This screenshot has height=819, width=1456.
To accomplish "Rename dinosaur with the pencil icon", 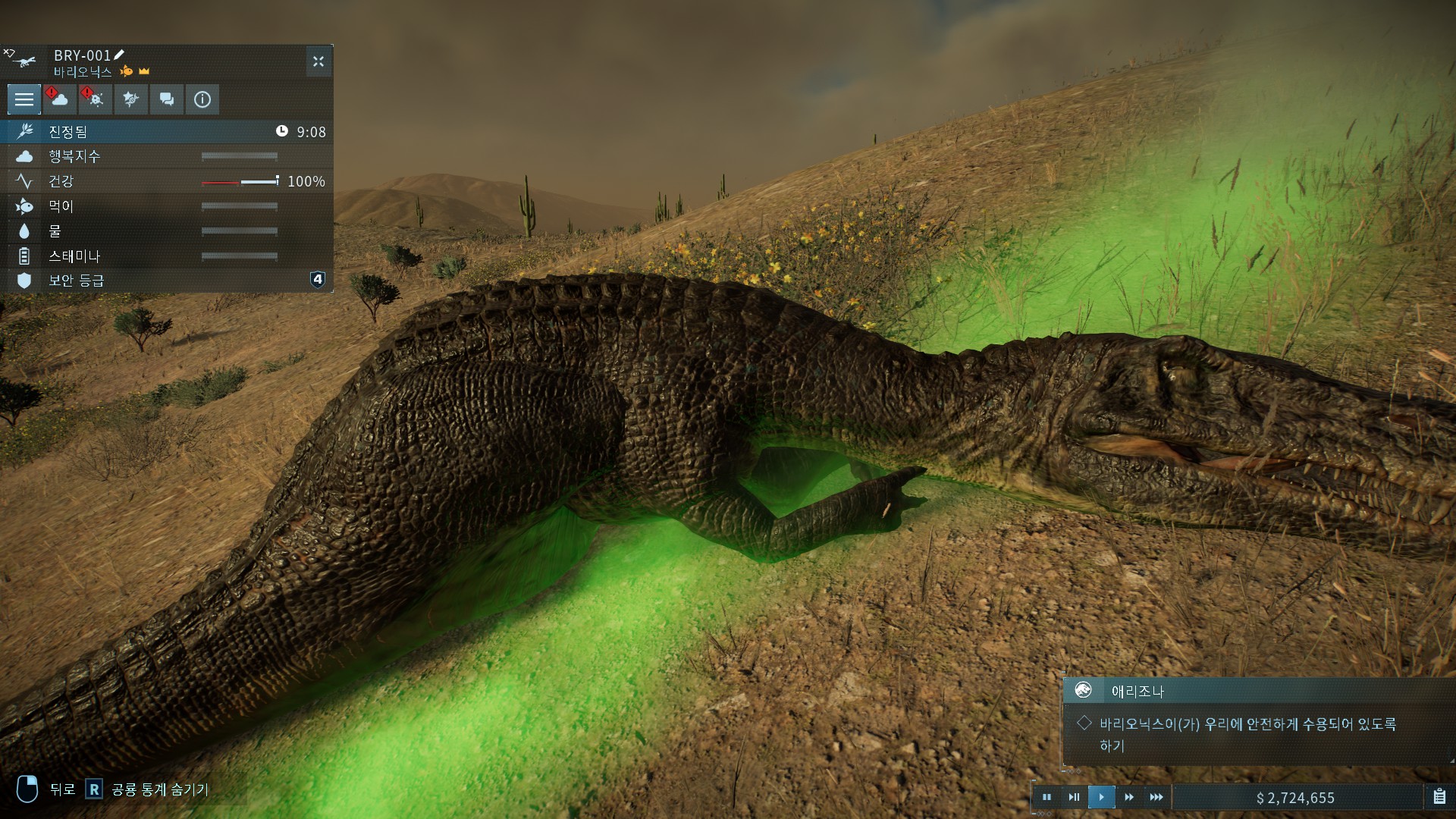I will pos(119,55).
